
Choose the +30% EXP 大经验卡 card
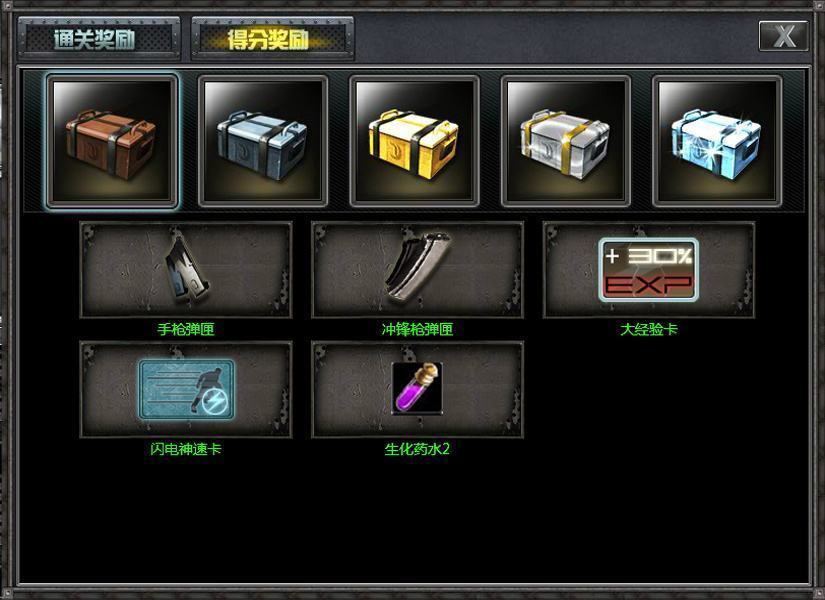click(649, 270)
